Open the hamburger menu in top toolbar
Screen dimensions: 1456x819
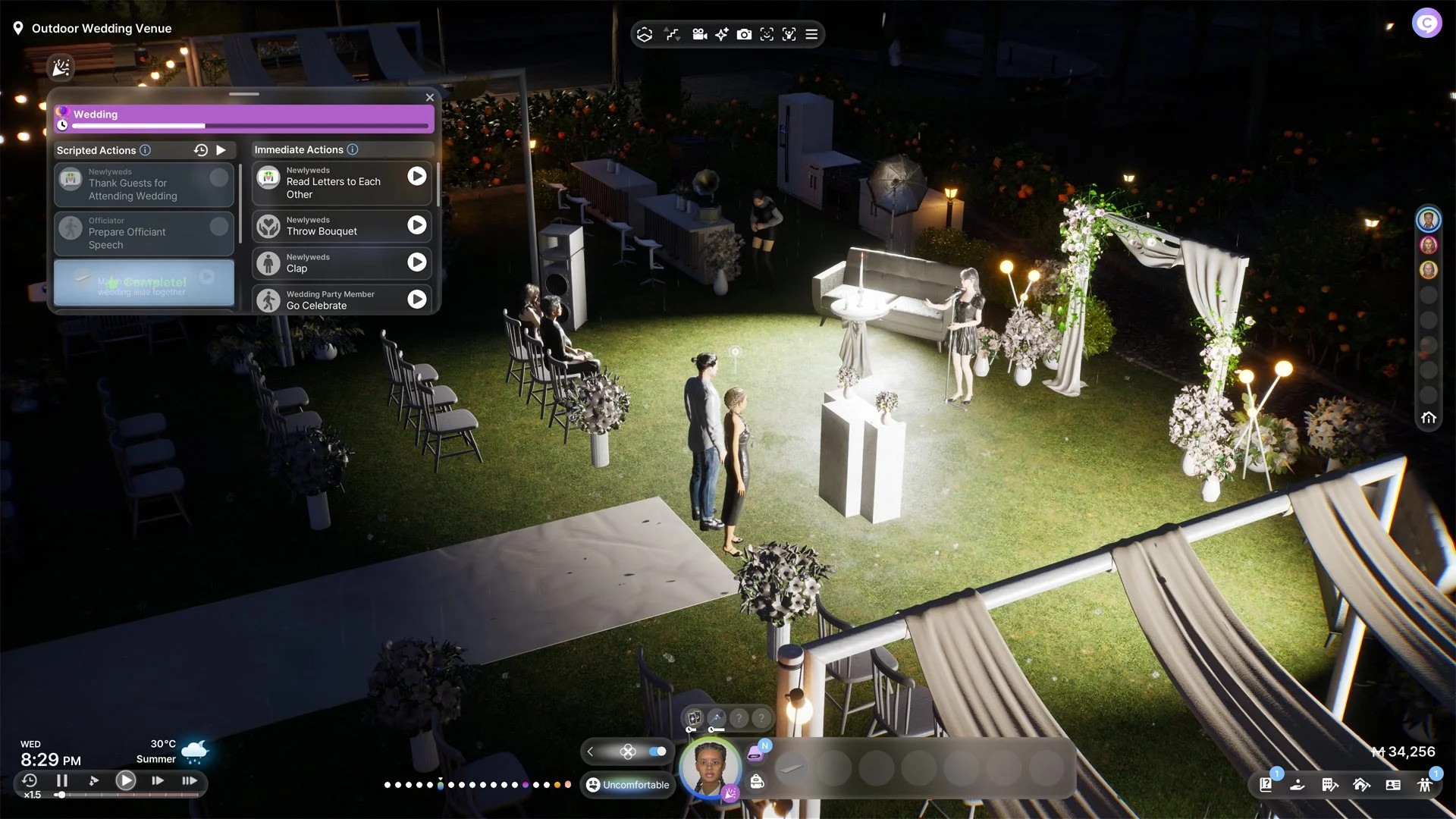click(811, 34)
